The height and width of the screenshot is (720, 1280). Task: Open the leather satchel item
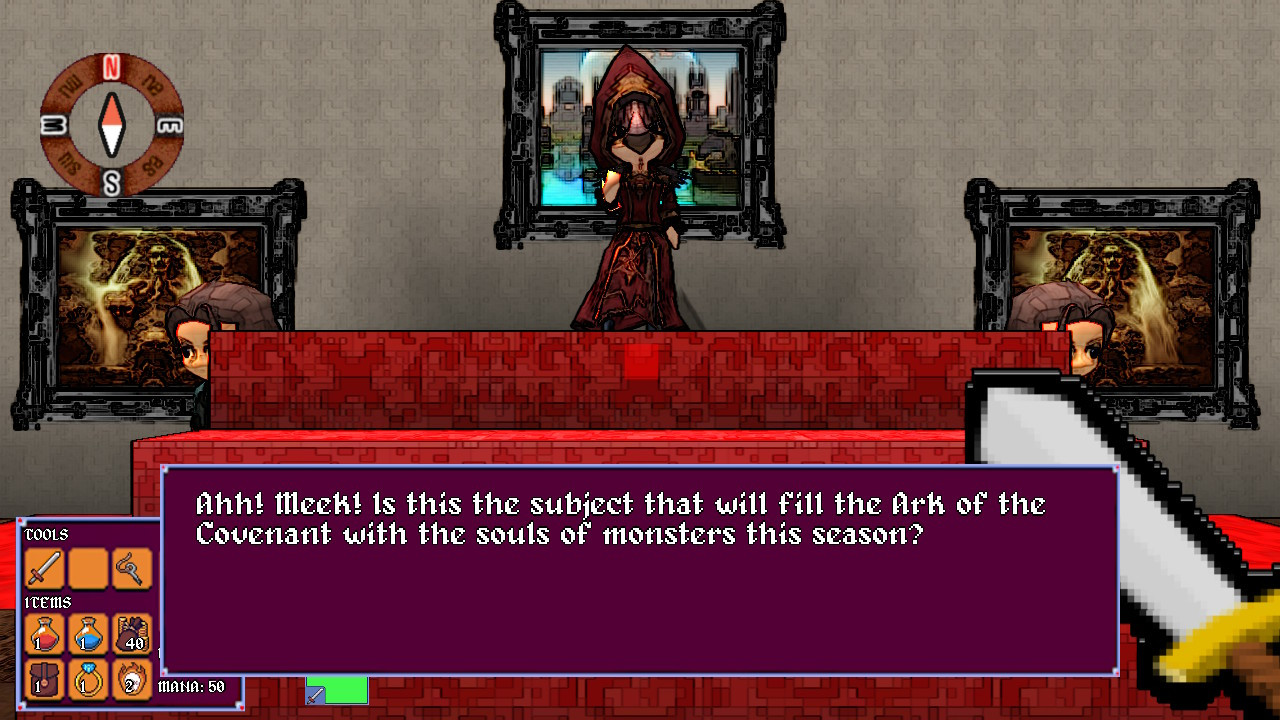point(43,680)
